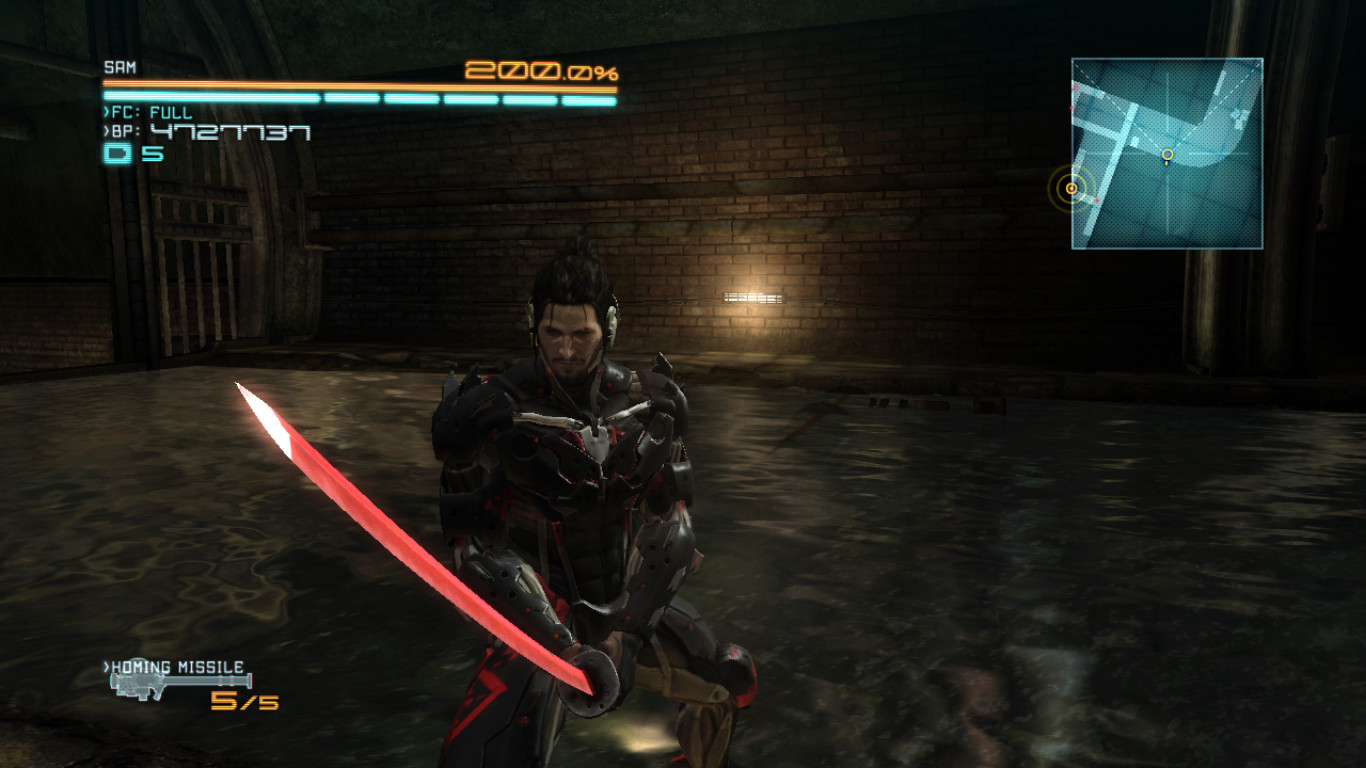The image size is (1366, 768).
Task: Click the 200.0% percentage text
Action: [540, 72]
